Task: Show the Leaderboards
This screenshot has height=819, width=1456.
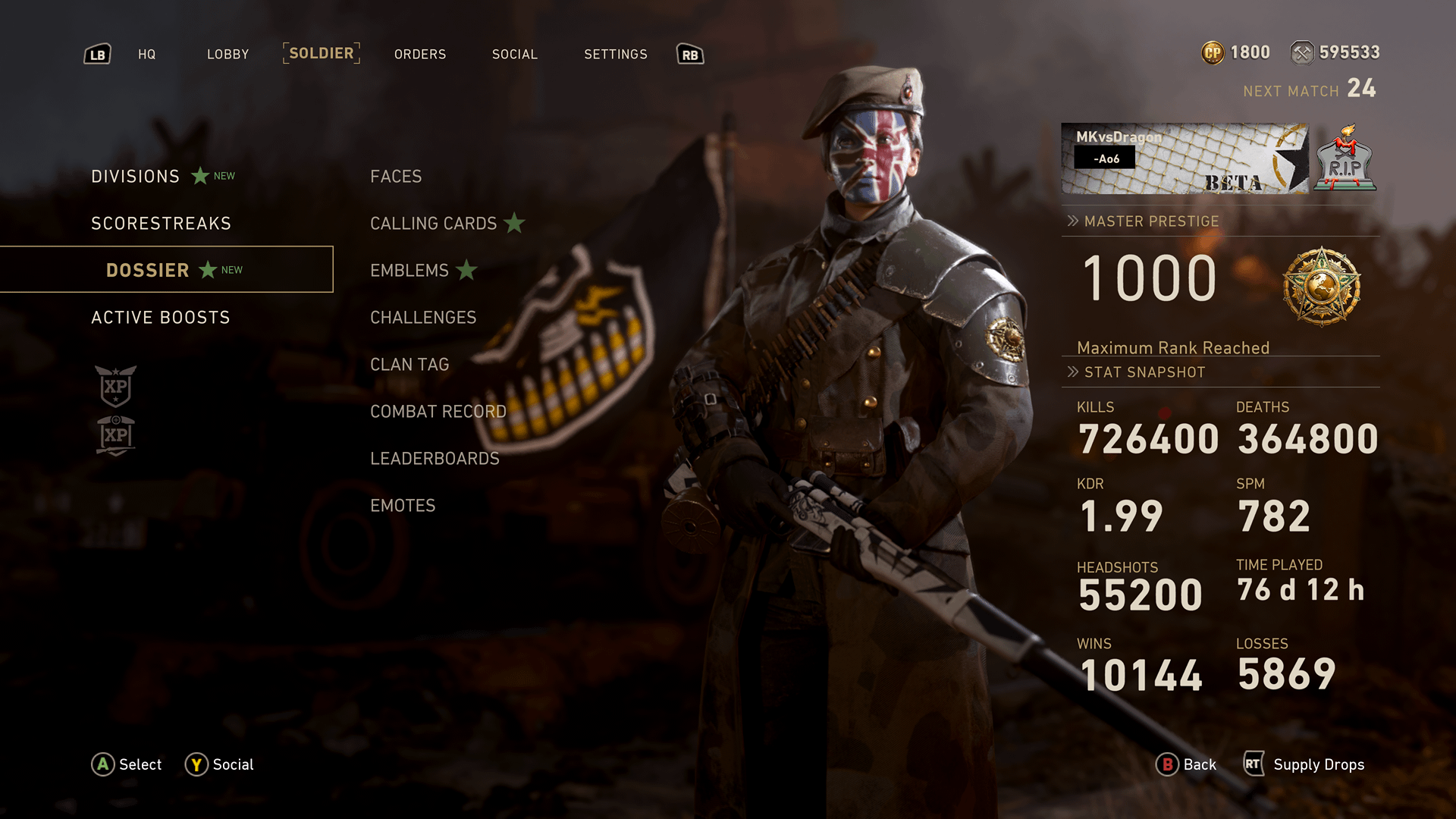Action: point(435,459)
